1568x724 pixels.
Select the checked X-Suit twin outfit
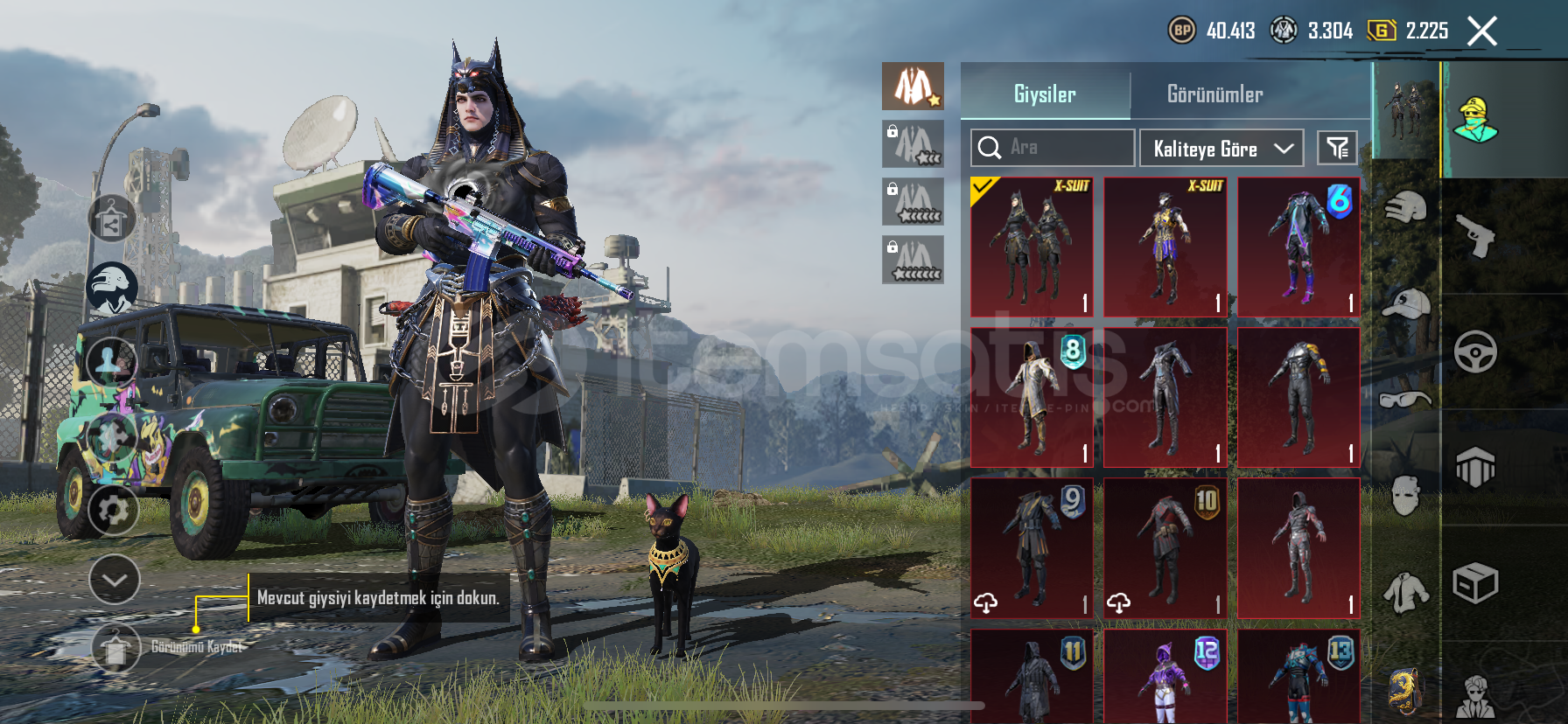1032,247
